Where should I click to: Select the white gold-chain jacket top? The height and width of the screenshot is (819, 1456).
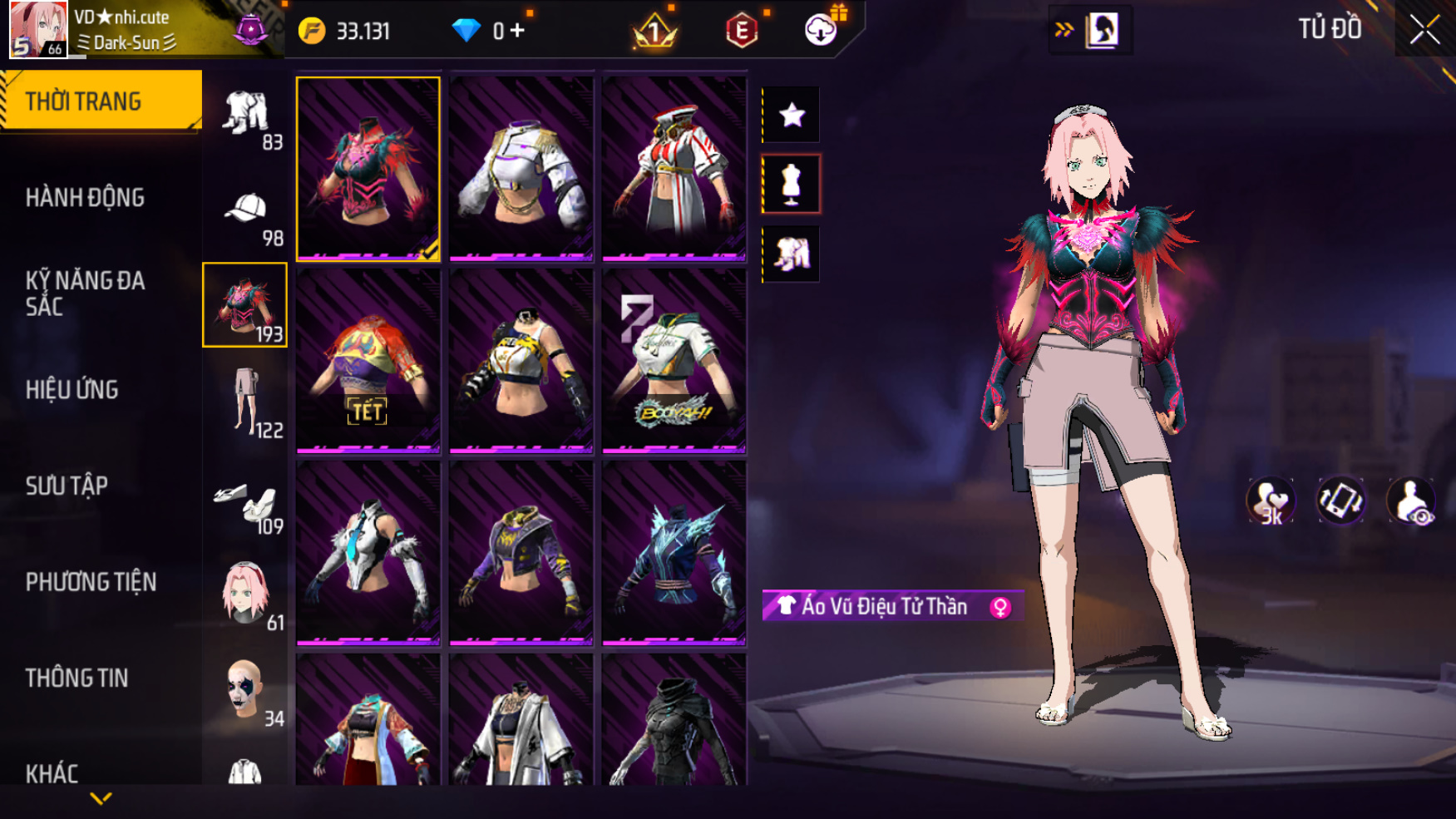pos(521,168)
